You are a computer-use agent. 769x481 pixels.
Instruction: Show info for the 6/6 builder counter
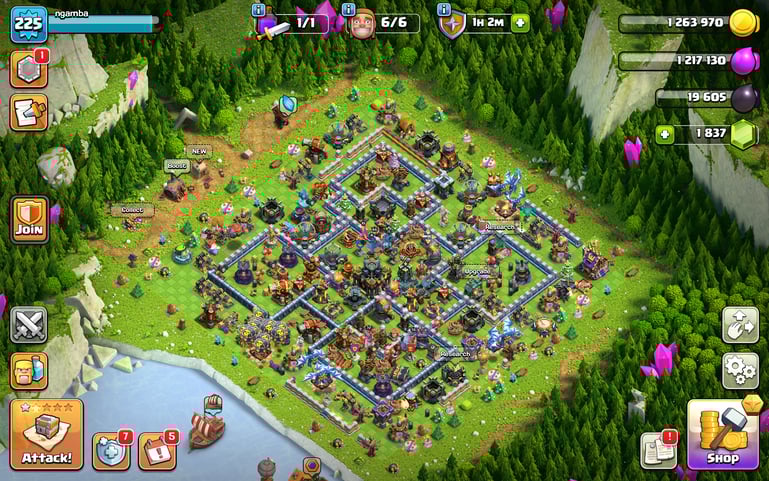click(347, 10)
